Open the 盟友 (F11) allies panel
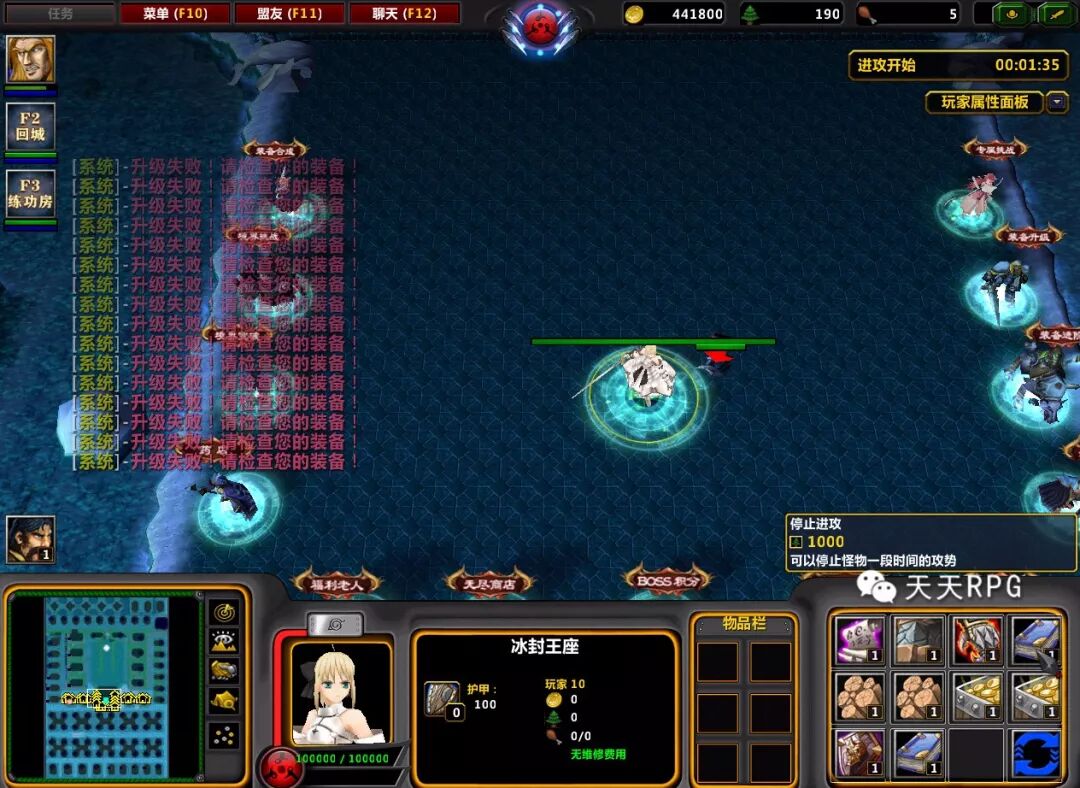Viewport: 1080px width, 788px height. pos(290,14)
